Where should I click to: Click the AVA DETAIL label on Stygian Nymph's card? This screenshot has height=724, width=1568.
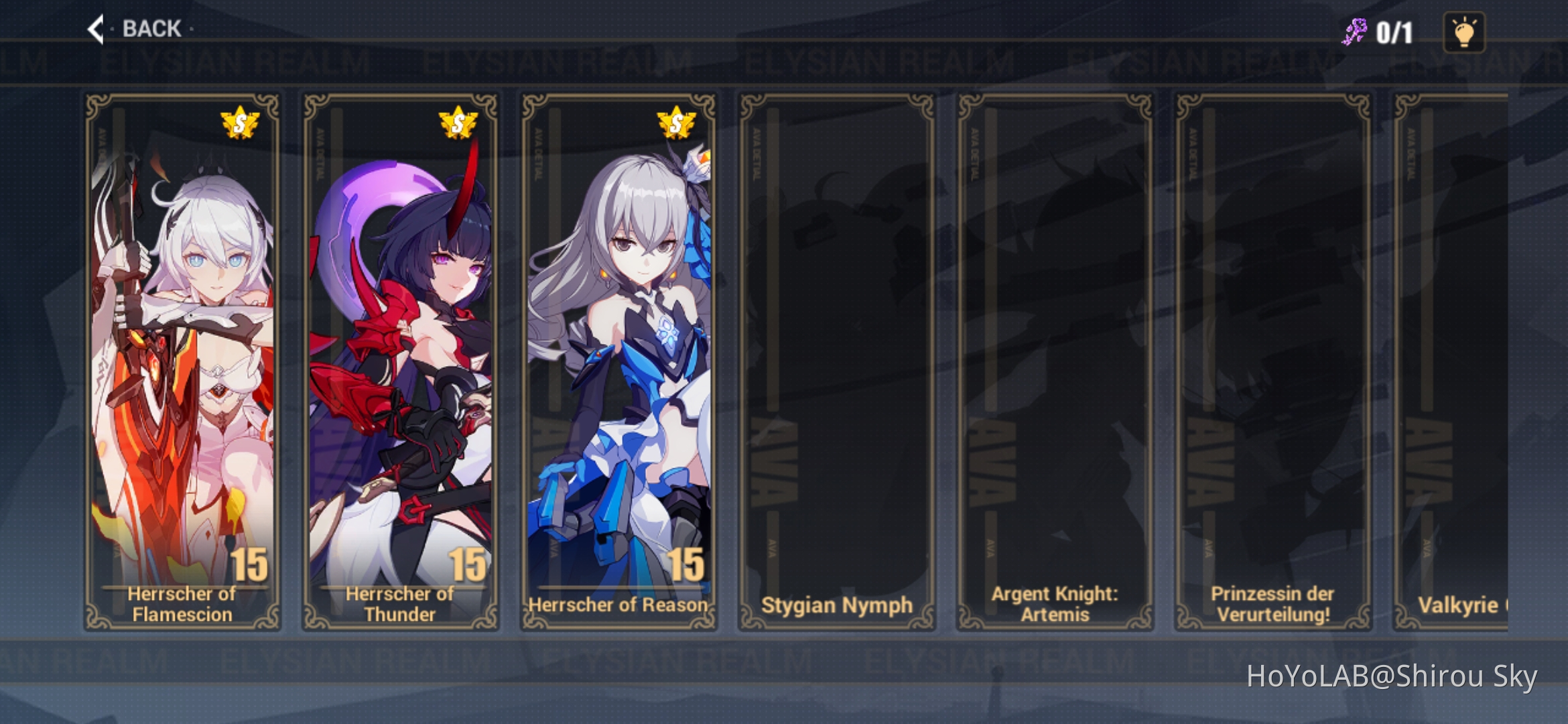(x=756, y=153)
